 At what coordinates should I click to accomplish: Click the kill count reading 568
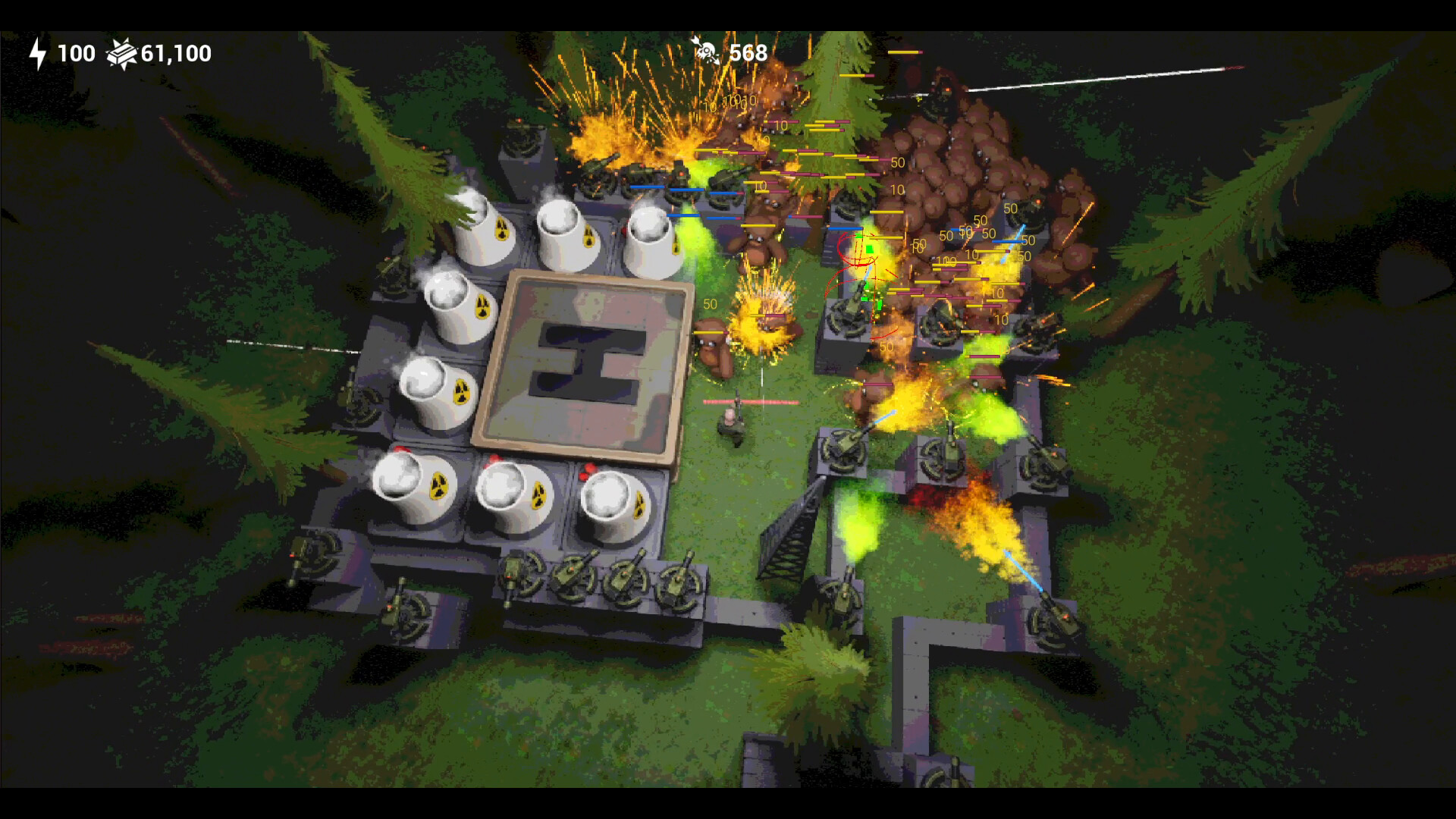(745, 52)
